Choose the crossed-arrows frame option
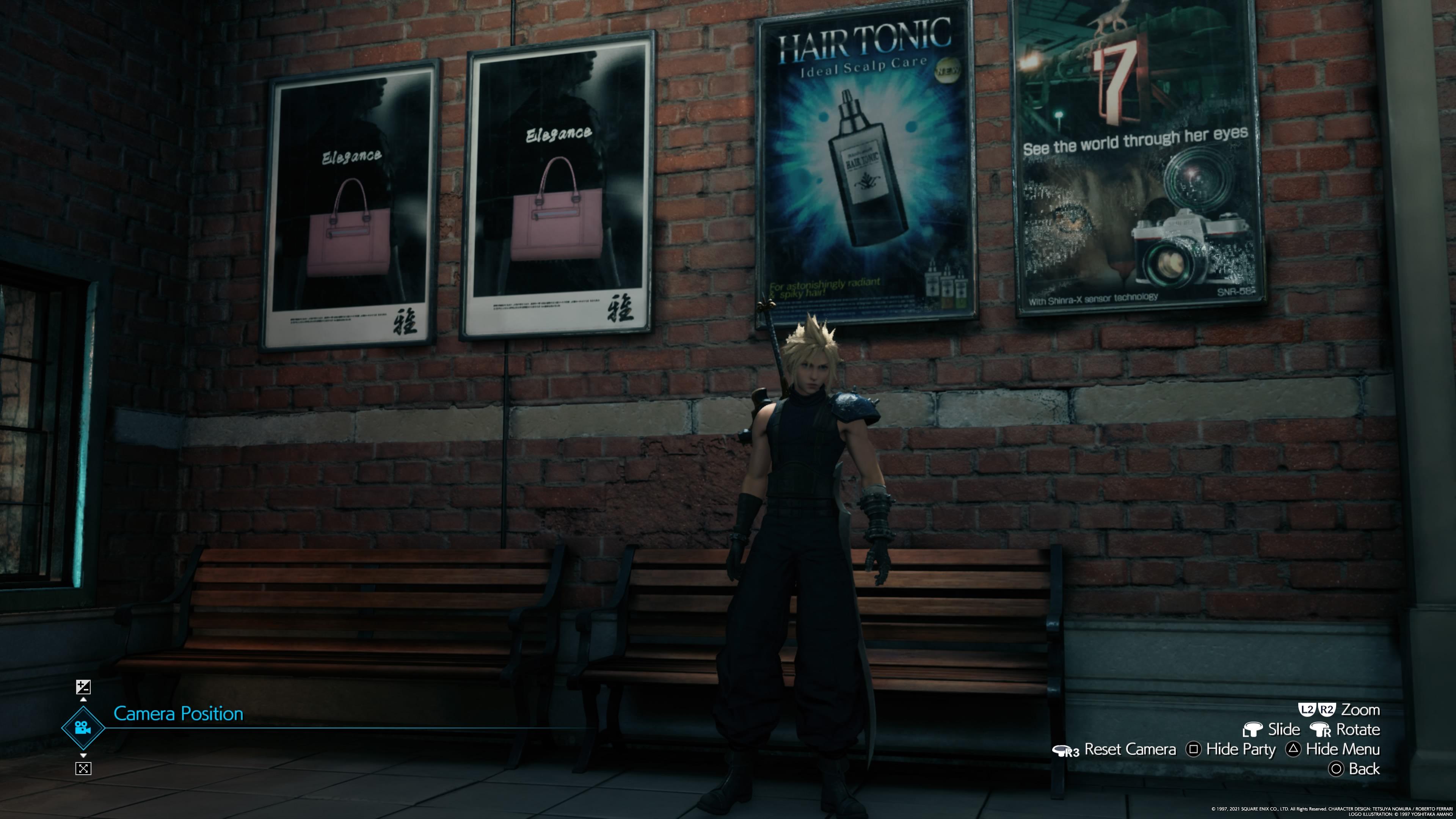 (x=83, y=768)
